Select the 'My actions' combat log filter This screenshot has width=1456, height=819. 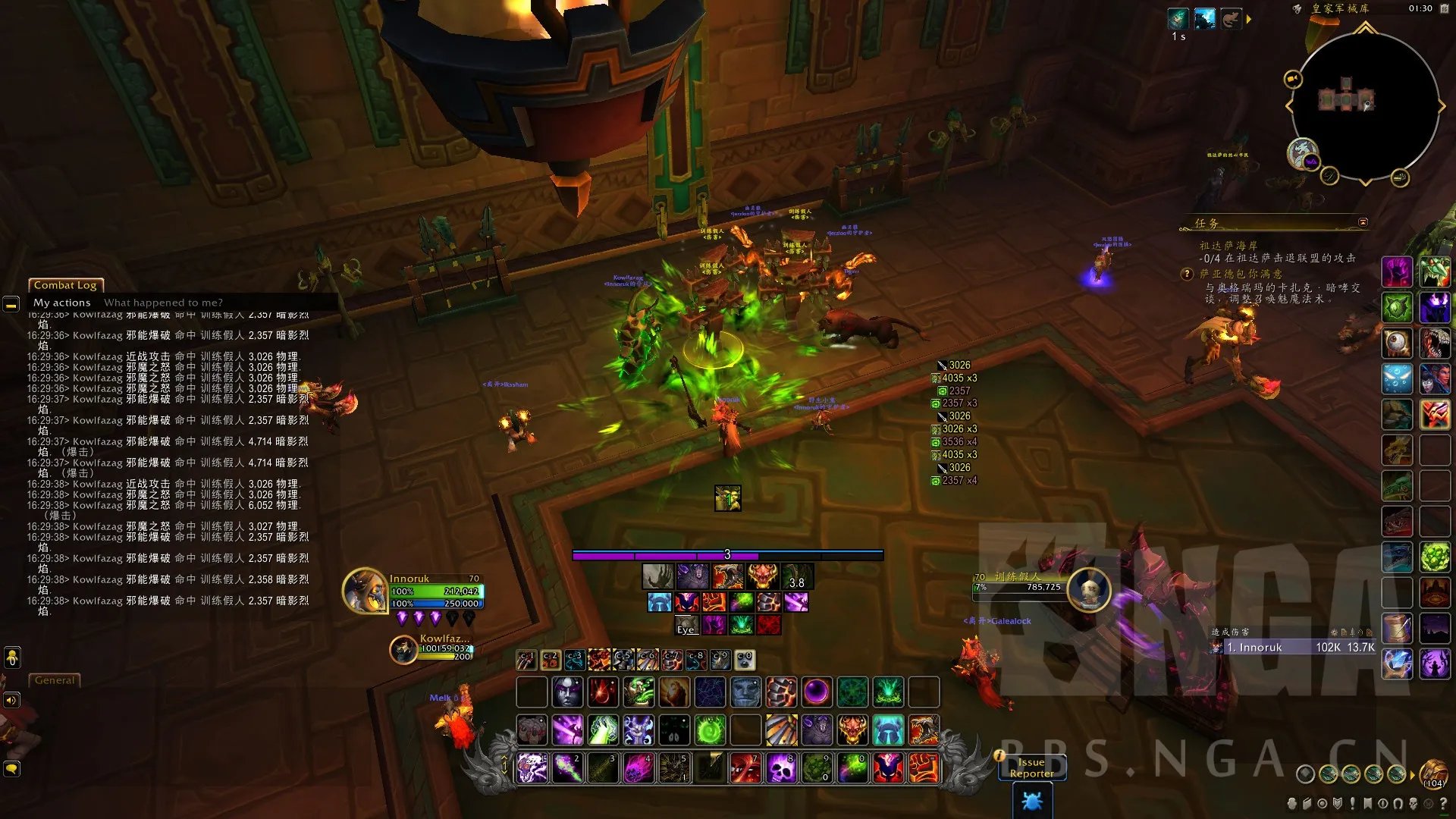(61, 303)
